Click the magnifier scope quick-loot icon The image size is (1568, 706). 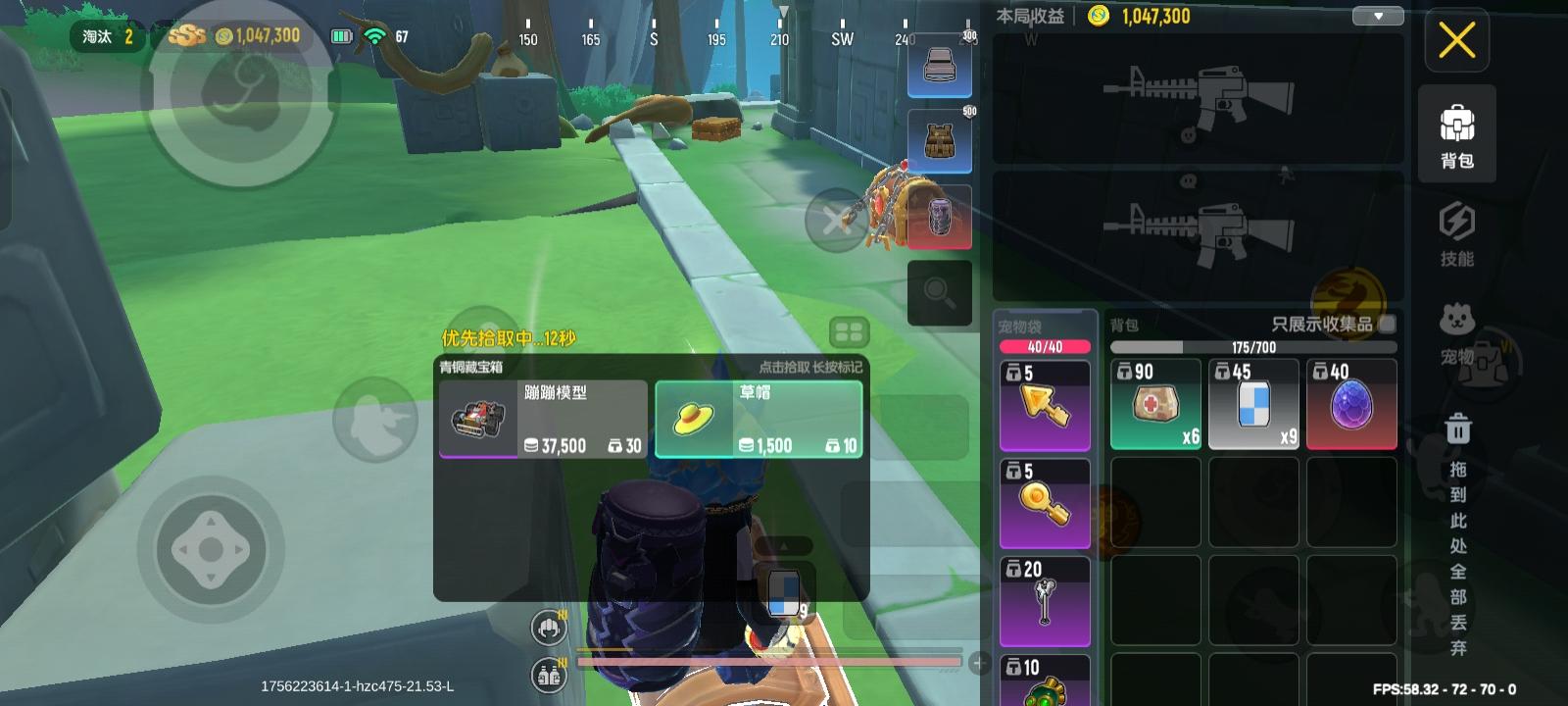(x=938, y=290)
